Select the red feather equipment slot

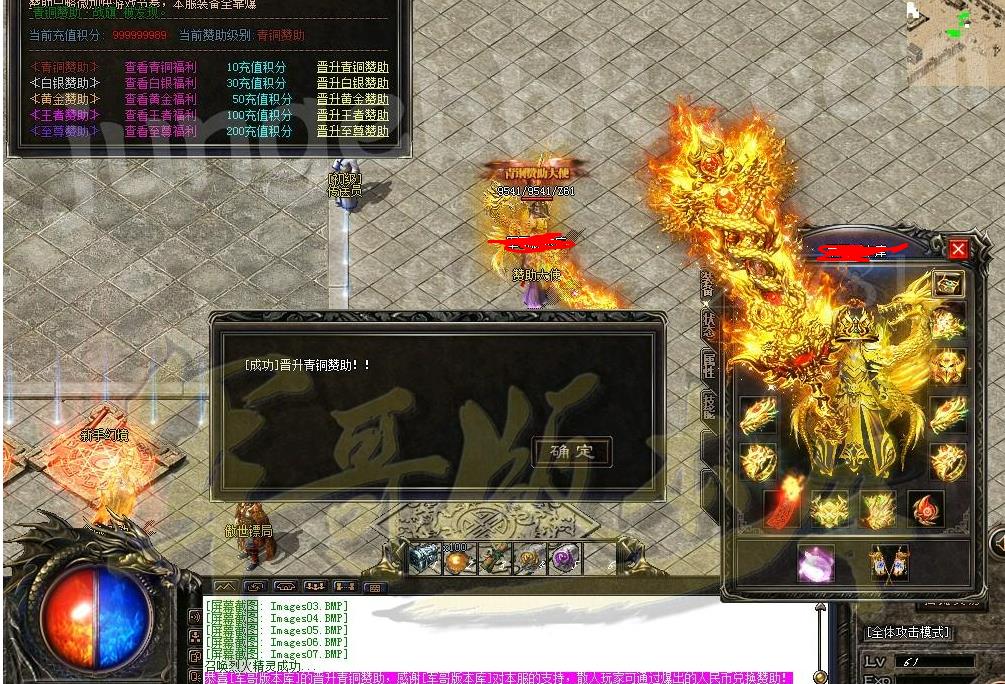[781, 508]
